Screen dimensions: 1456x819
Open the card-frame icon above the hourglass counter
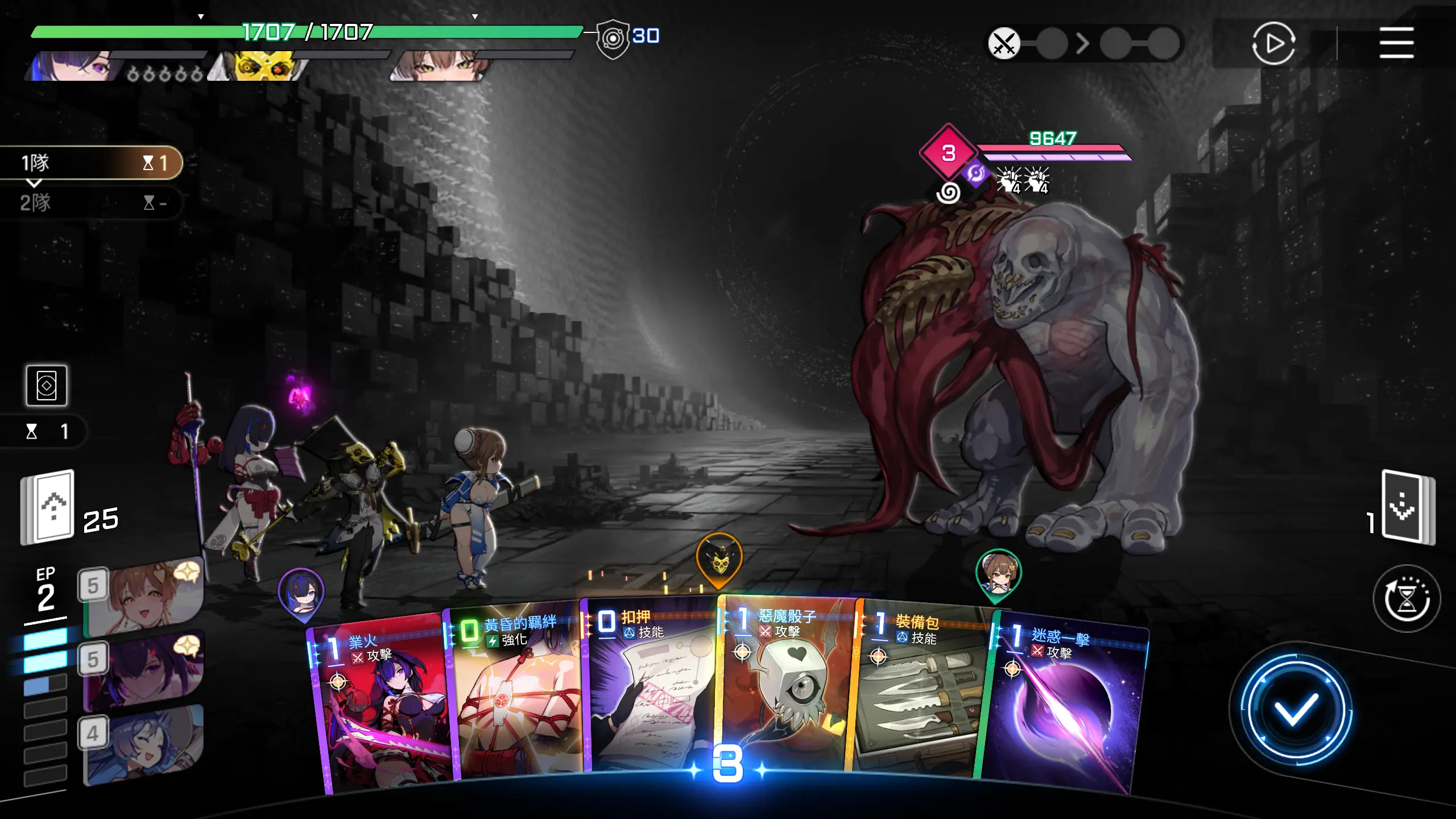point(47,386)
